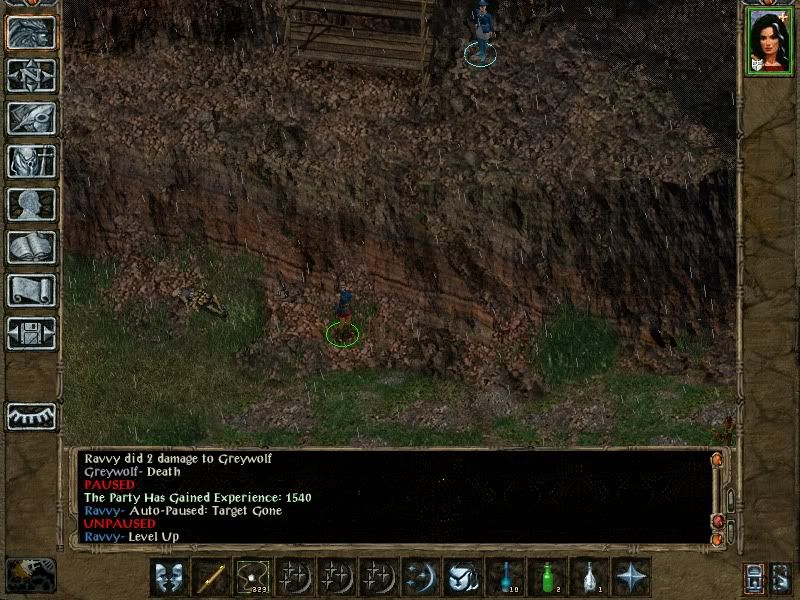Click the crescent moon action button
Screen dimensions: 800x600
(421, 577)
